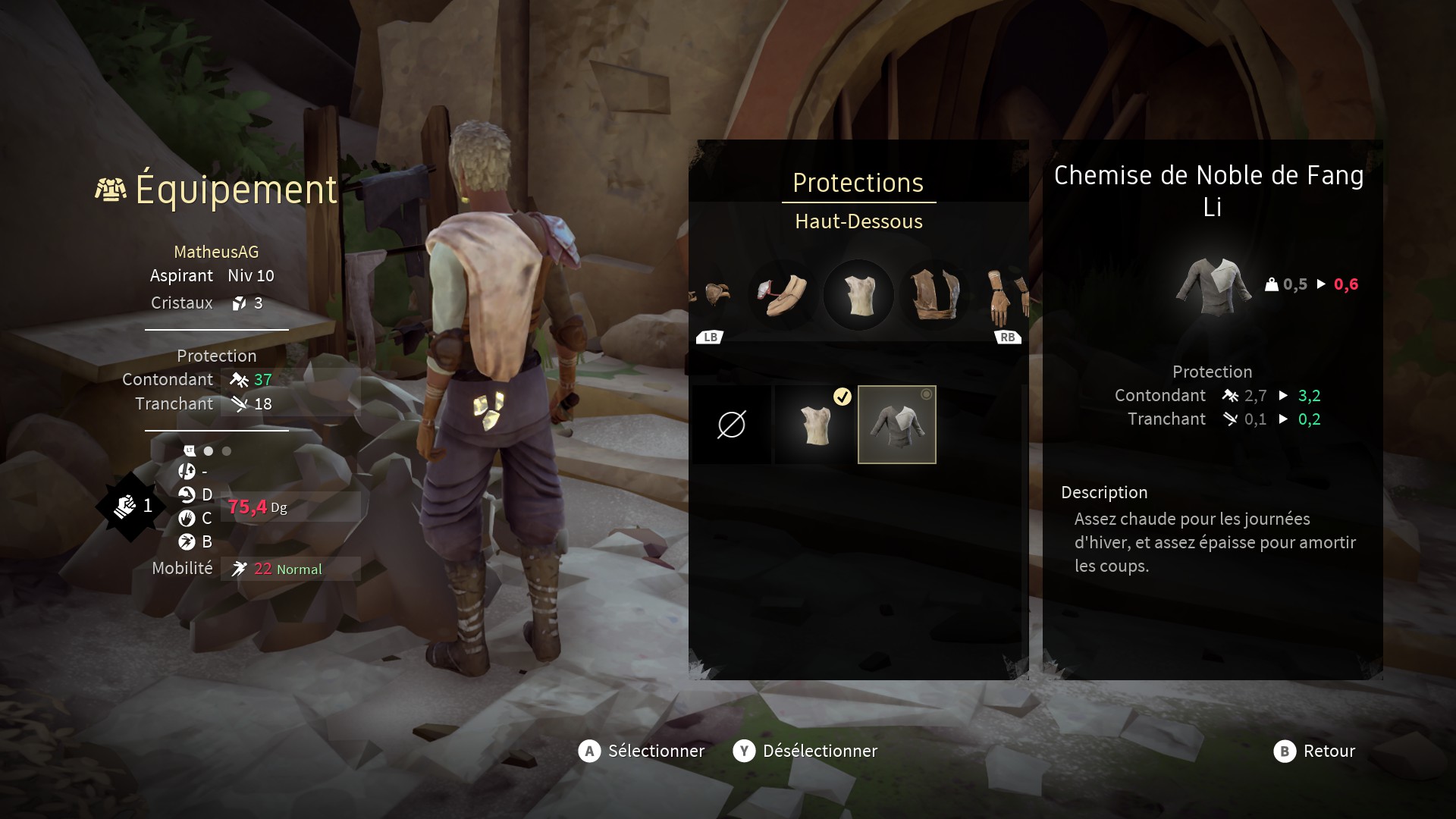Click the yellow checkmark on the equipped tank top
The height and width of the screenshot is (819, 1456).
pos(842,394)
